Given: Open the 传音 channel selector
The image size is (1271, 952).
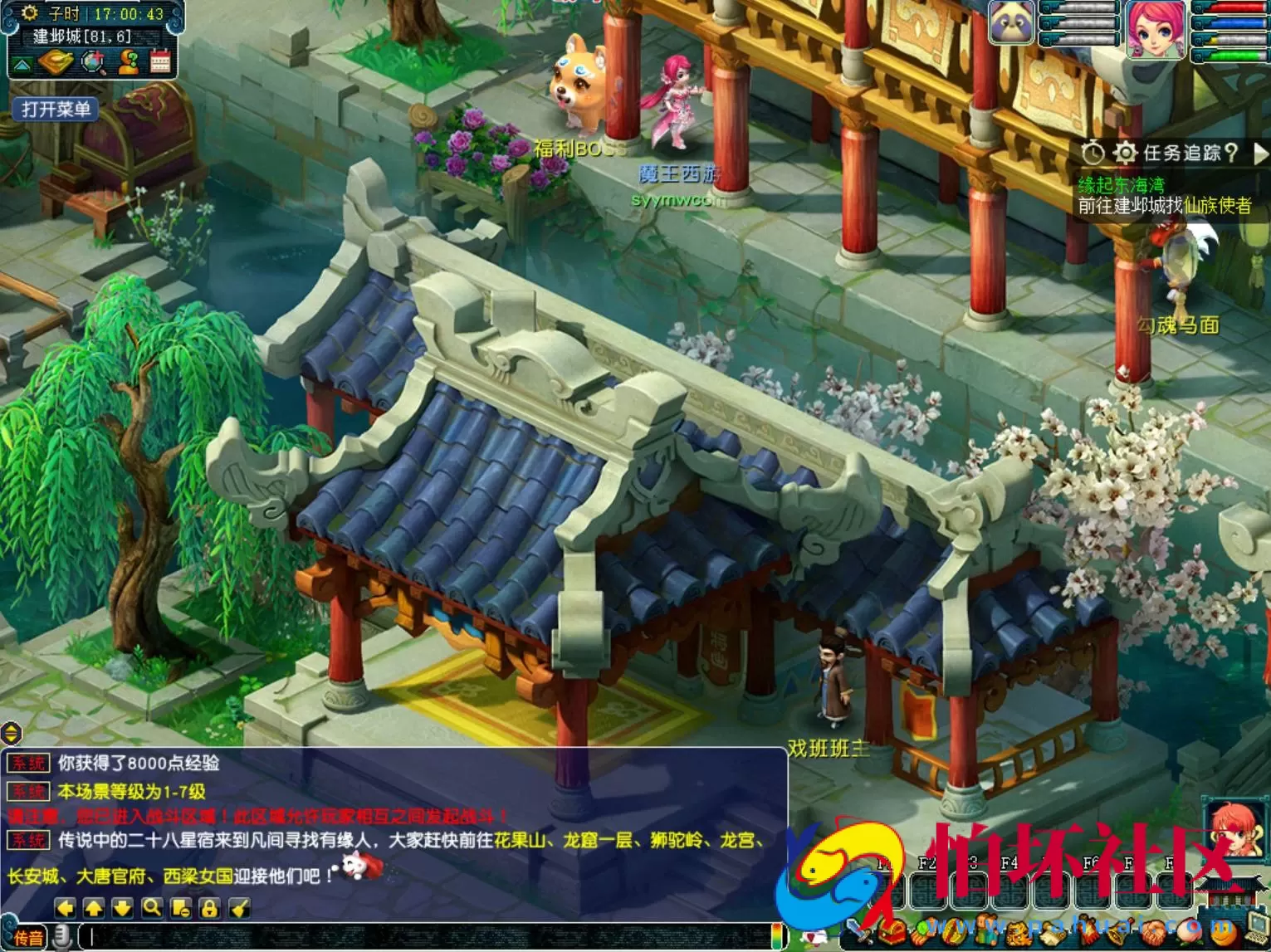Looking at the screenshot, I should (x=29, y=936).
